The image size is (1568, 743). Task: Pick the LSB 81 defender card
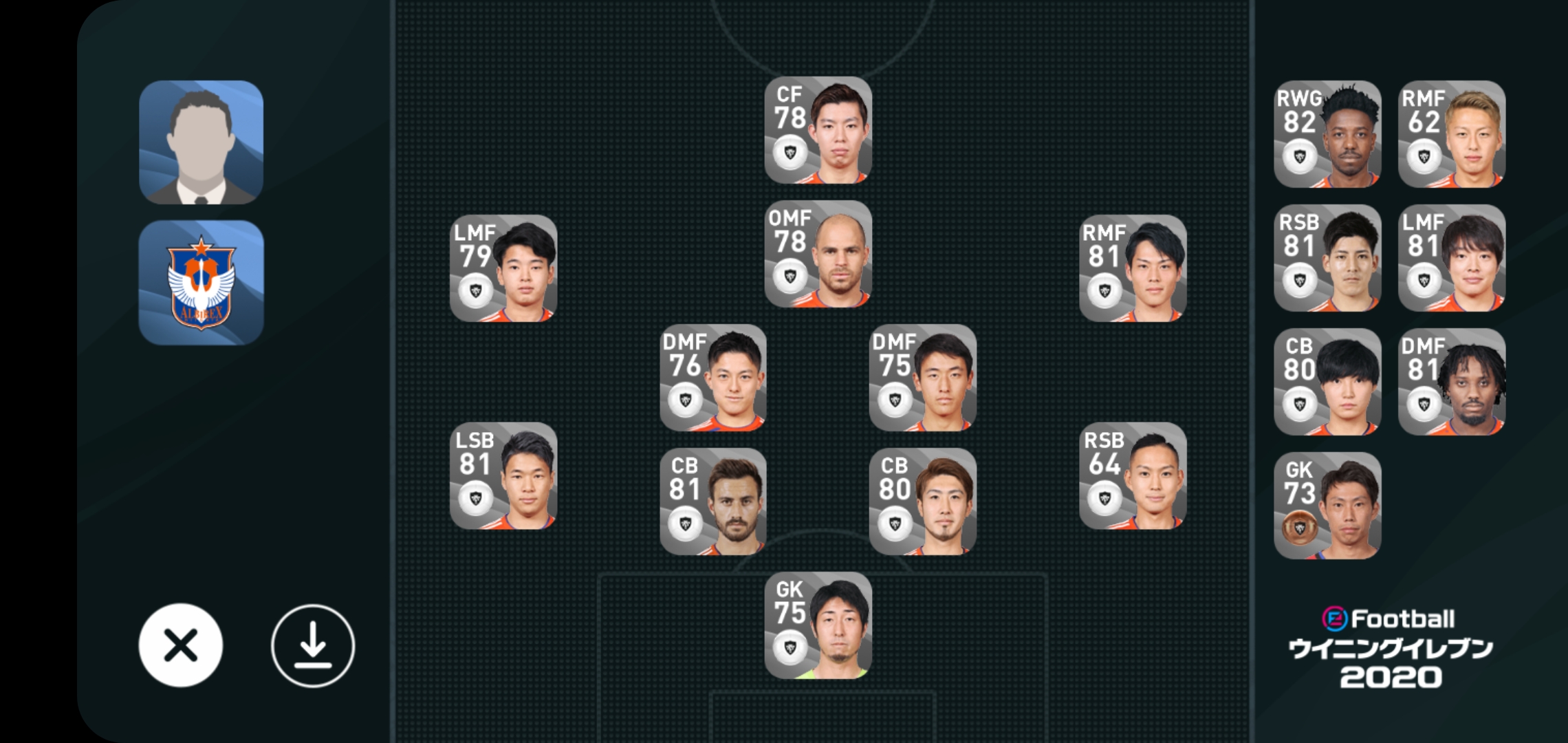(x=503, y=476)
